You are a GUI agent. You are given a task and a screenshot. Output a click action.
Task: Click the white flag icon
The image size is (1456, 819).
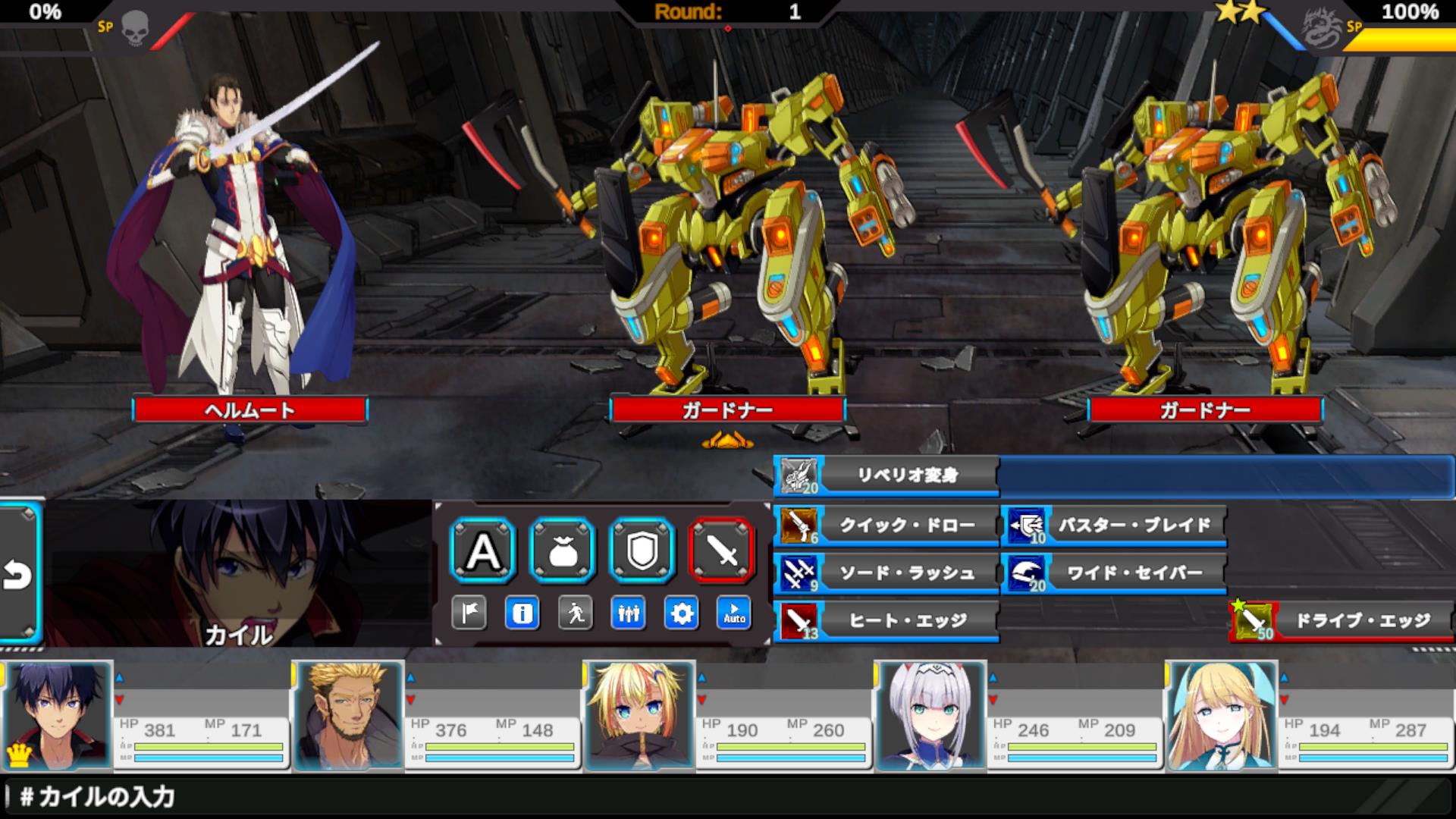click(469, 613)
